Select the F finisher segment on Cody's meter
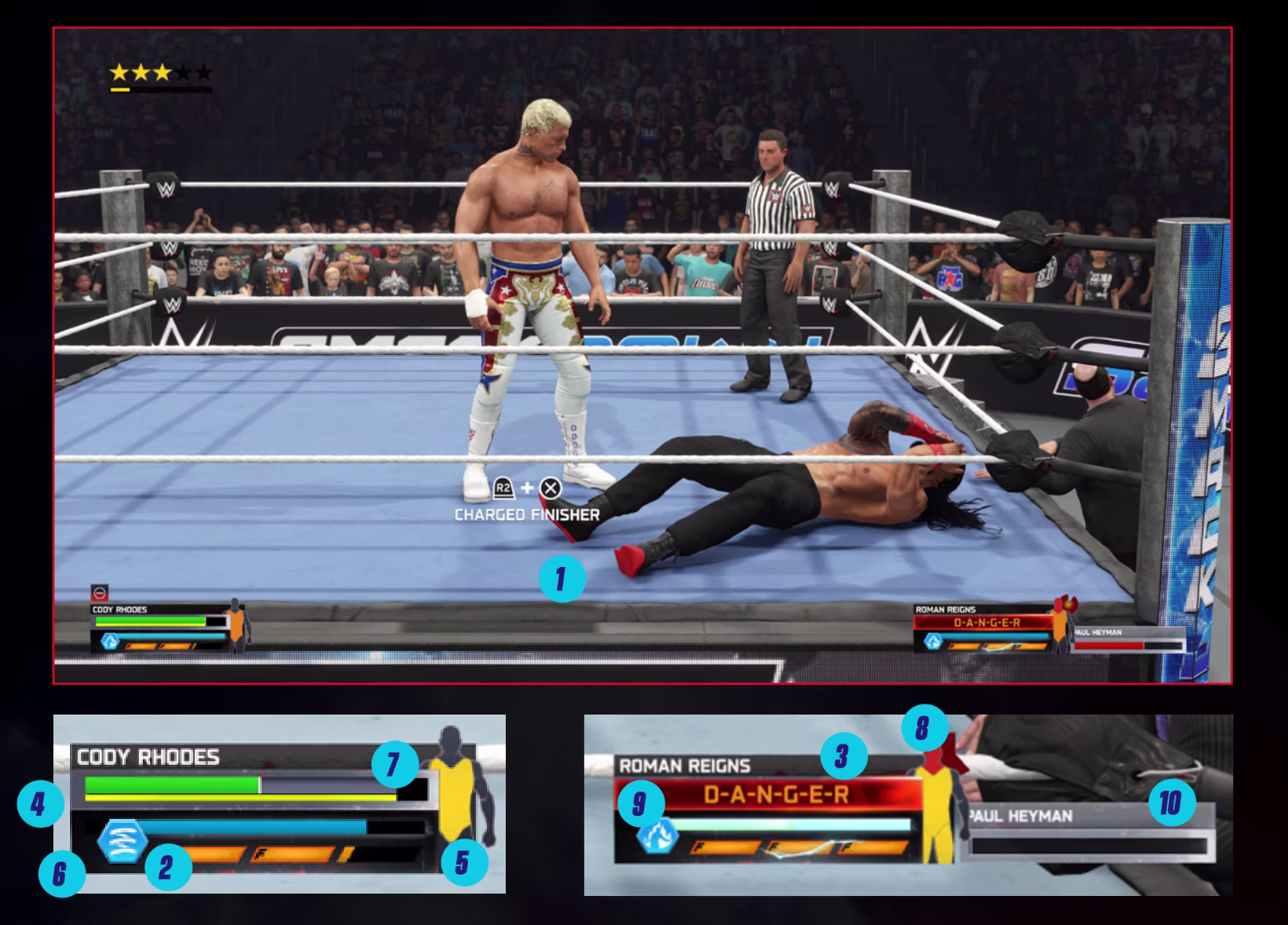This screenshot has height=925, width=1288. pyautogui.click(x=261, y=854)
